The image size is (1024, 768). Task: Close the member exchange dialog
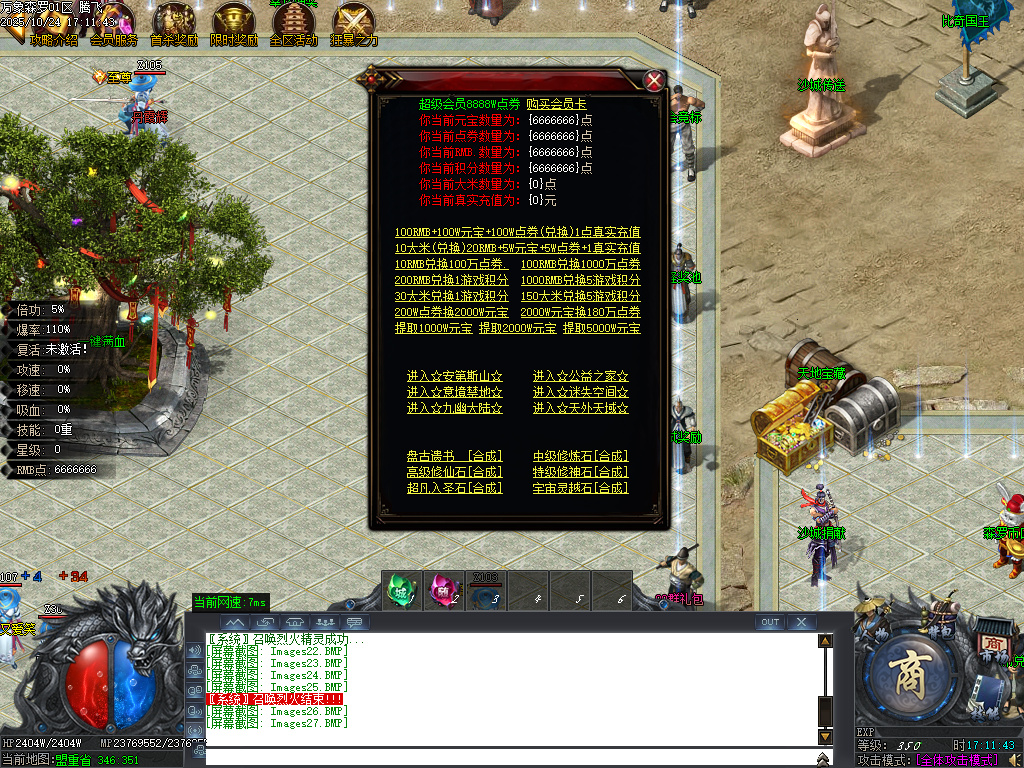pos(654,81)
